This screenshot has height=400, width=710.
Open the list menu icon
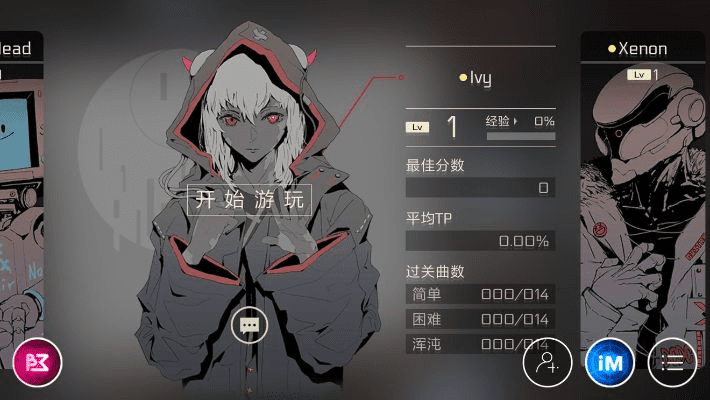[x=673, y=362]
